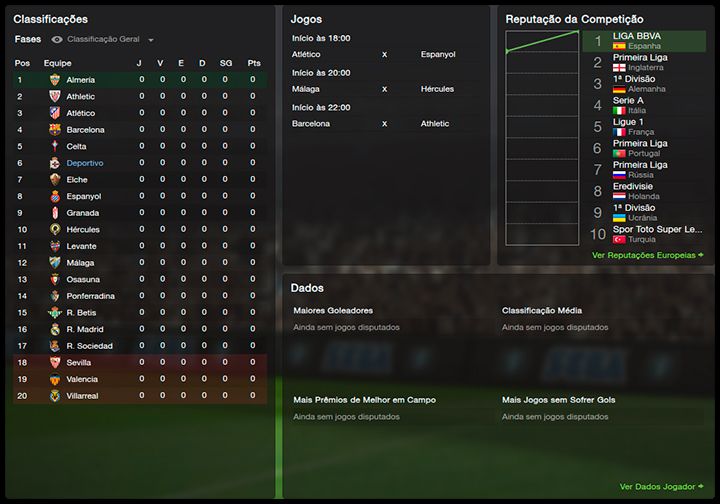
Task: Open Ver Dados Jogador link
Action: point(661,487)
